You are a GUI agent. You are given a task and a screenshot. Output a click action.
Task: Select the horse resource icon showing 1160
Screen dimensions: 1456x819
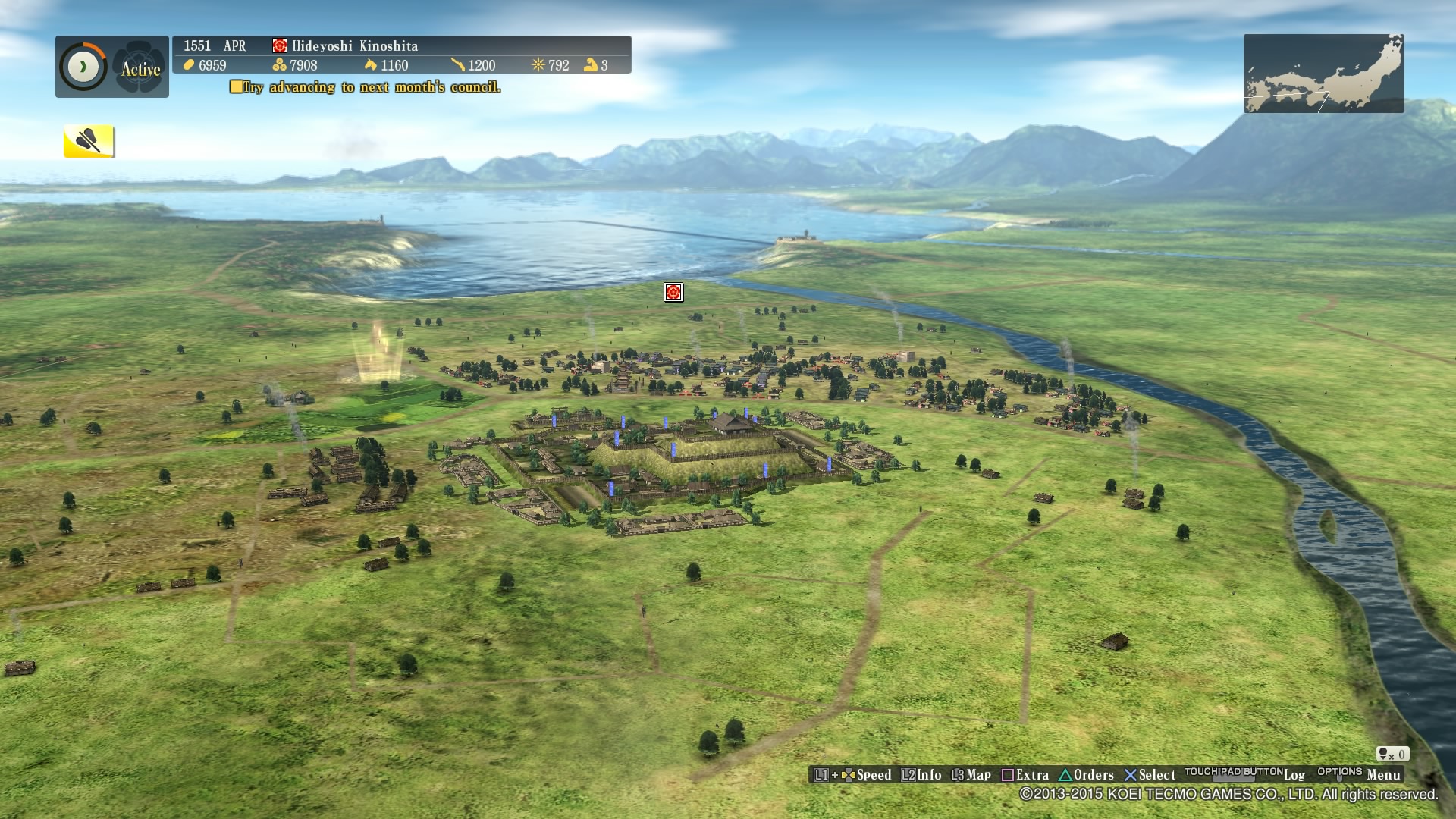tap(371, 66)
